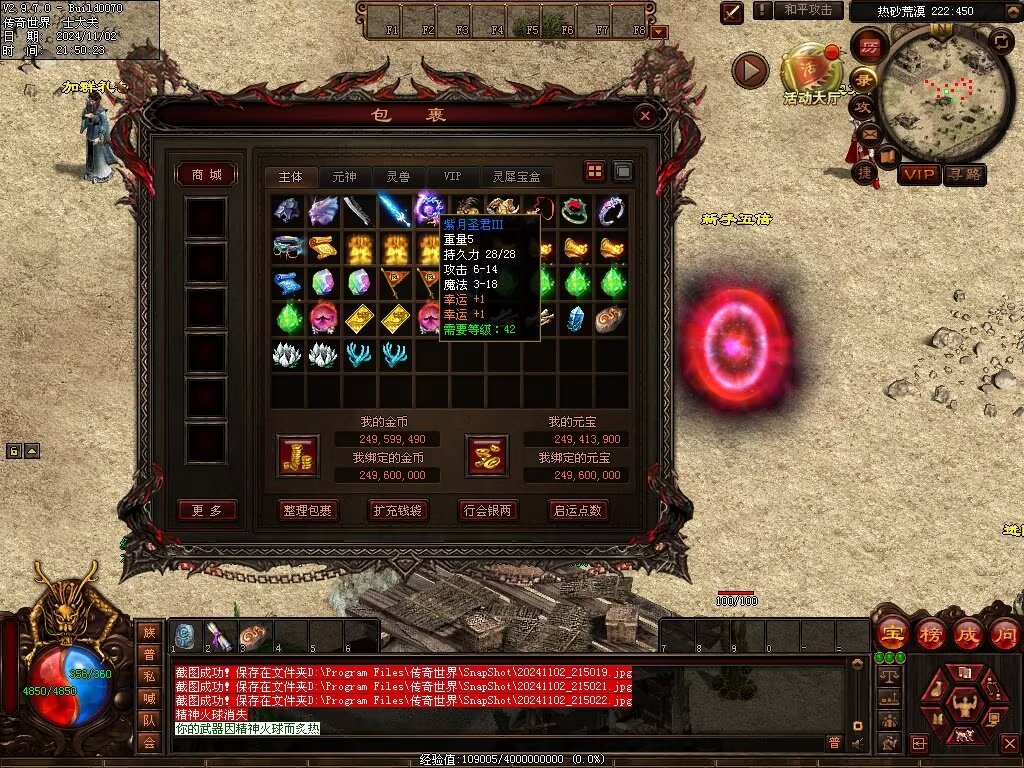The height and width of the screenshot is (768, 1024).
Task: Select the 灵犀宝盒 tab
Action: tap(516, 177)
